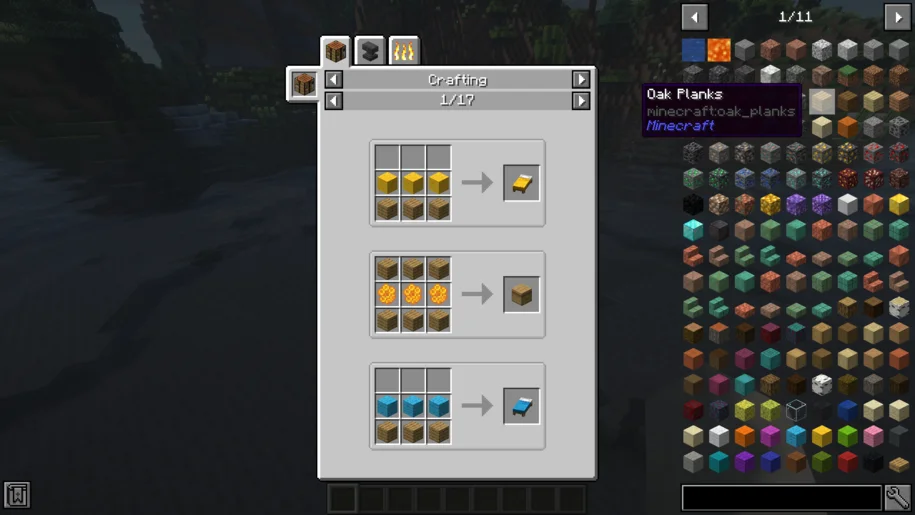Go to next recipe category after Crafting
915x515 pixels.
[x=581, y=80]
